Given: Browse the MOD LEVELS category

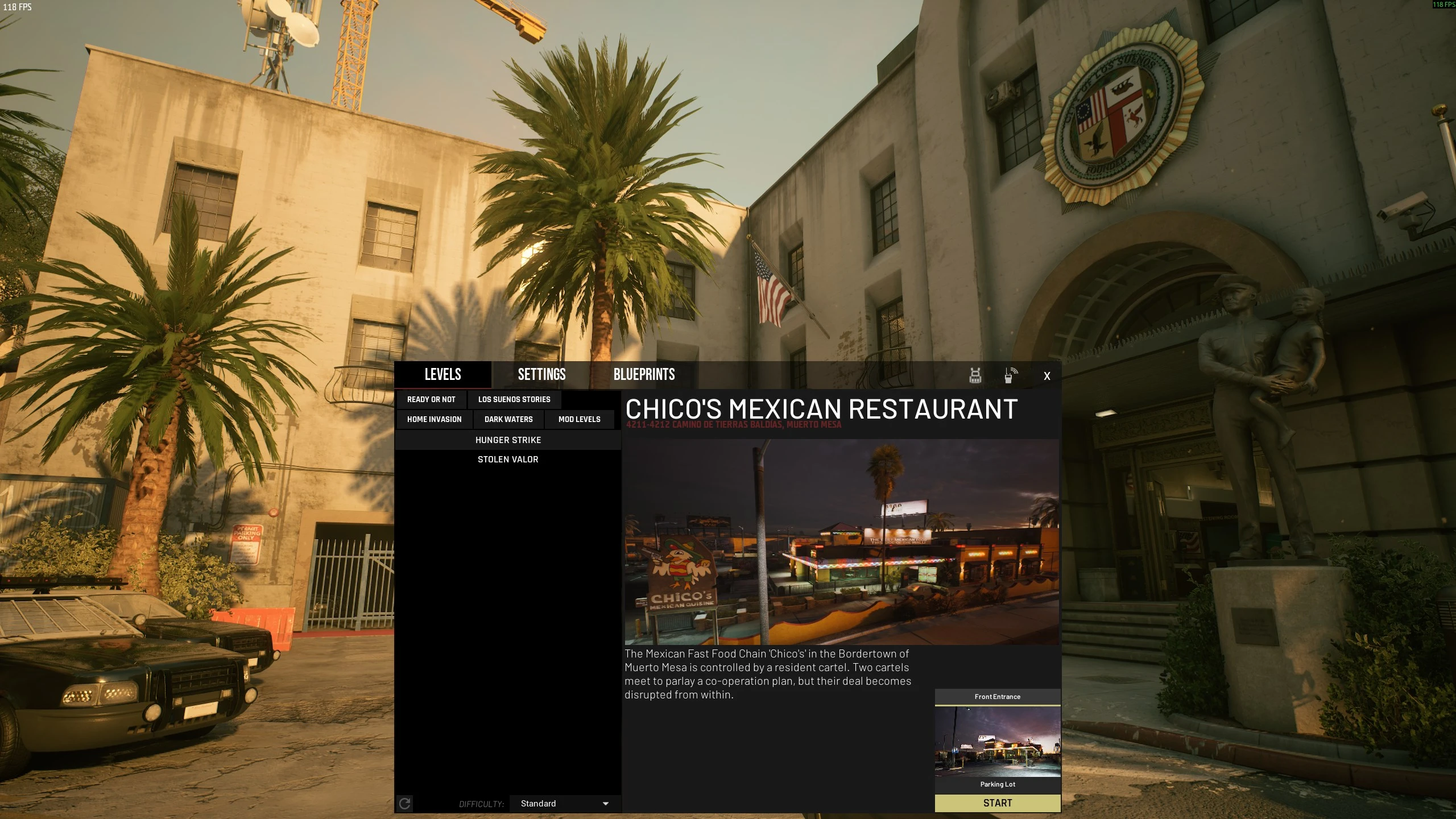Looking at the screenshot, I should coord(579,419).
